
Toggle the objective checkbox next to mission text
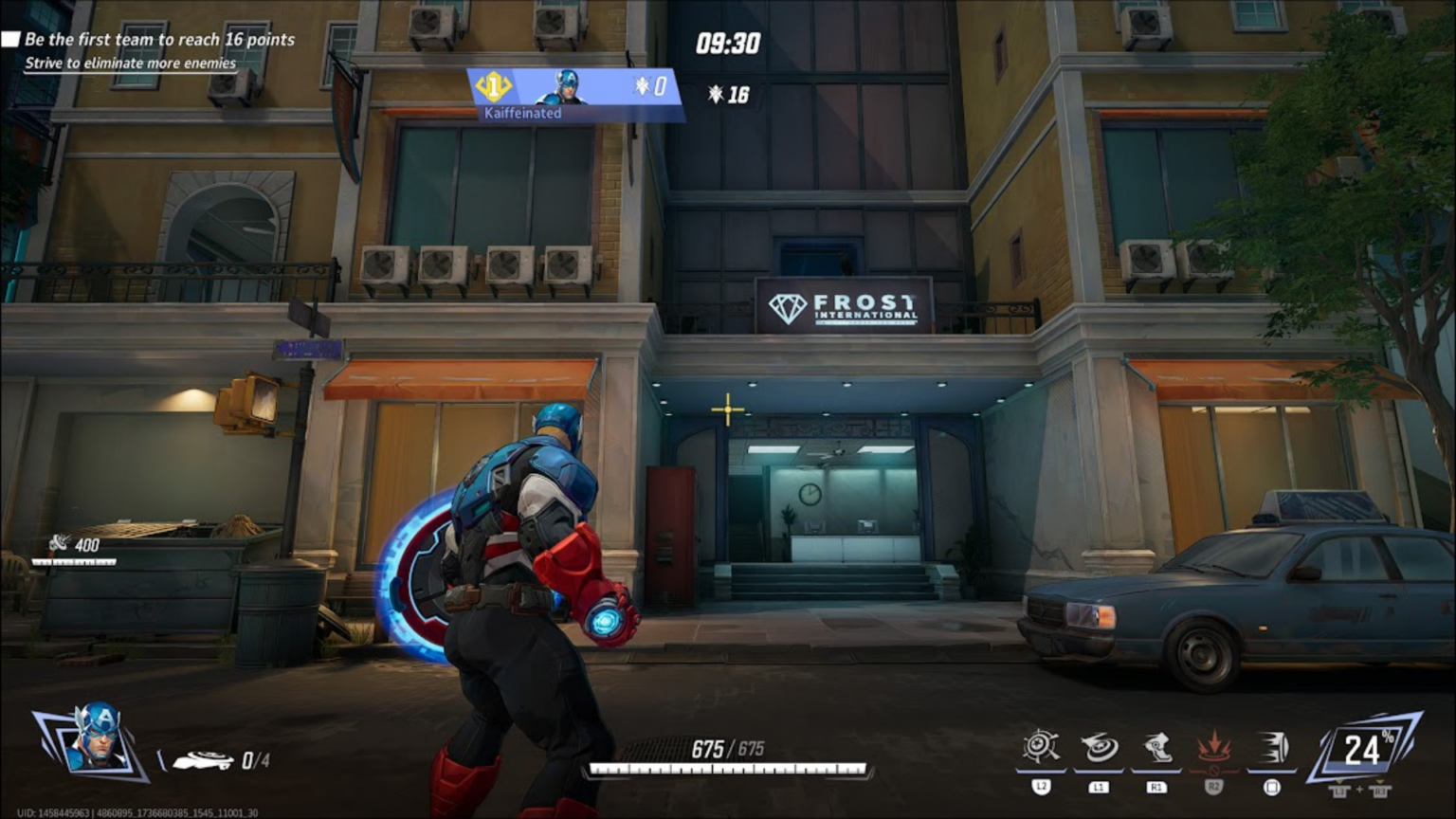(x=12, y=39)
